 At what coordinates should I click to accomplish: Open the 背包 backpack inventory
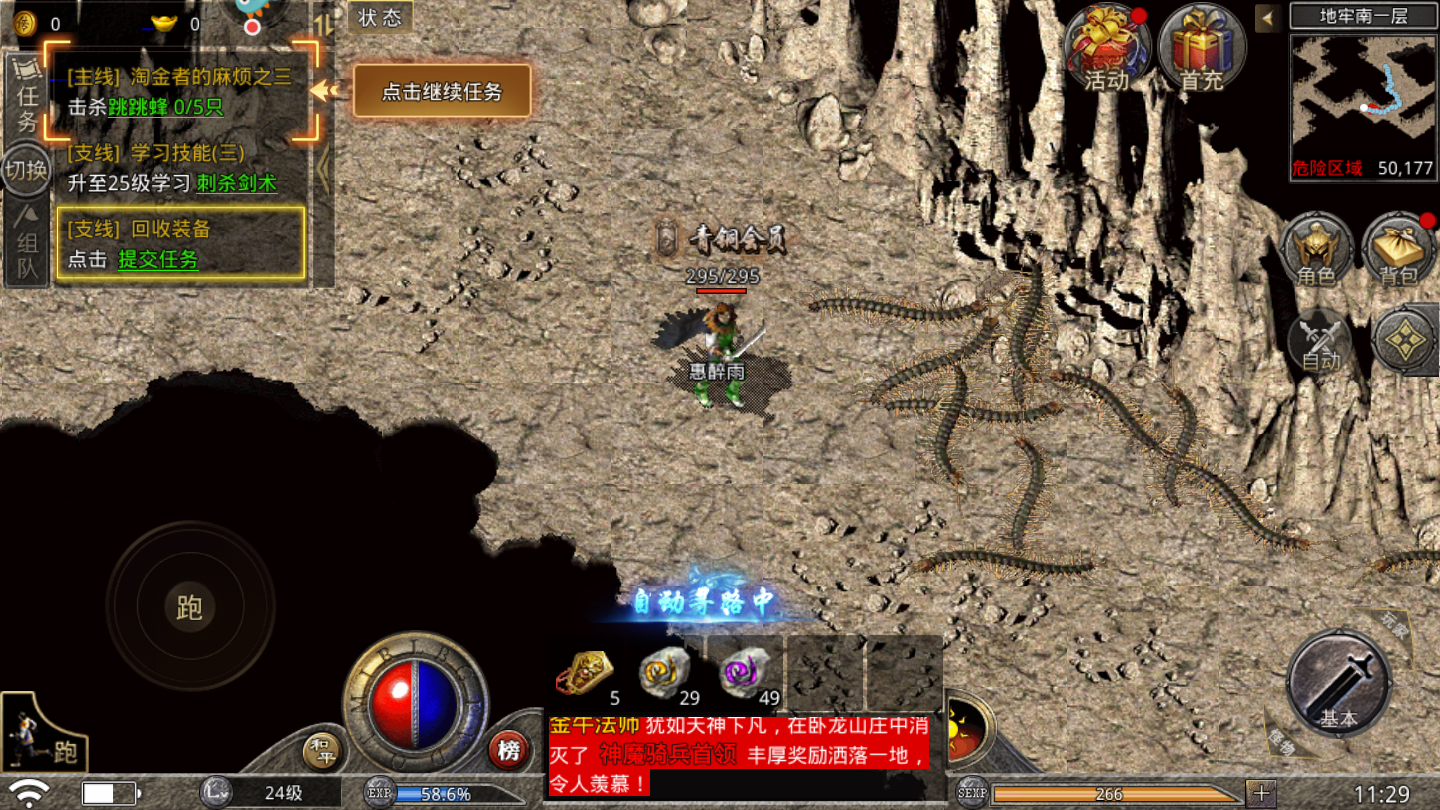1398,250
